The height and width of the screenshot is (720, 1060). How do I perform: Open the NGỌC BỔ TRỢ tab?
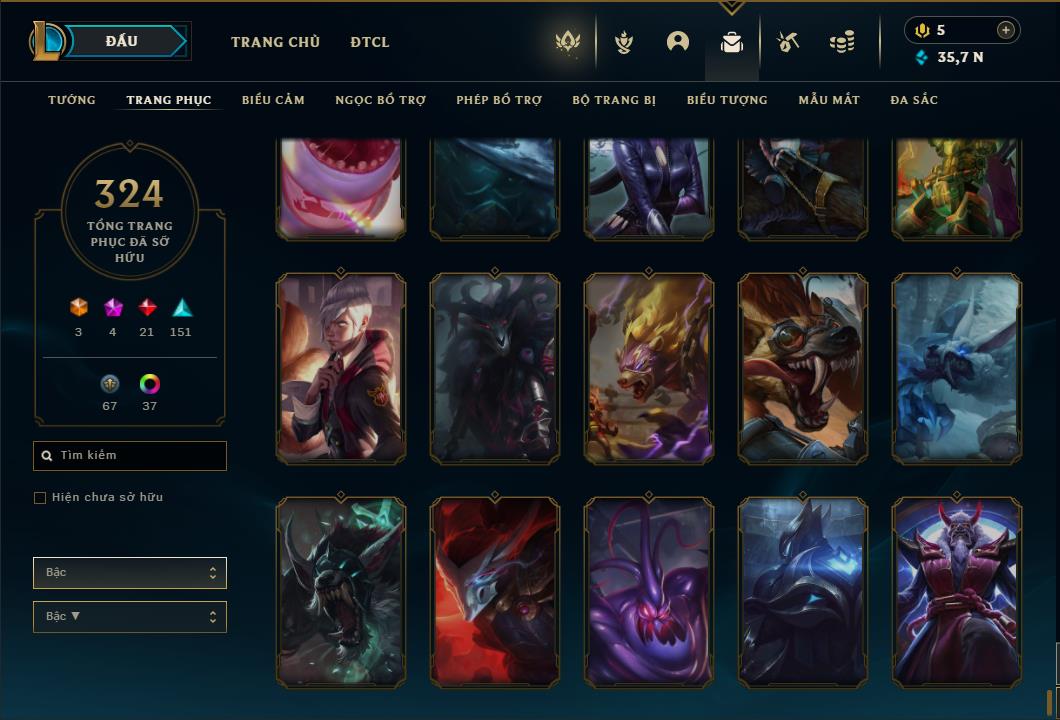(380, 100)
